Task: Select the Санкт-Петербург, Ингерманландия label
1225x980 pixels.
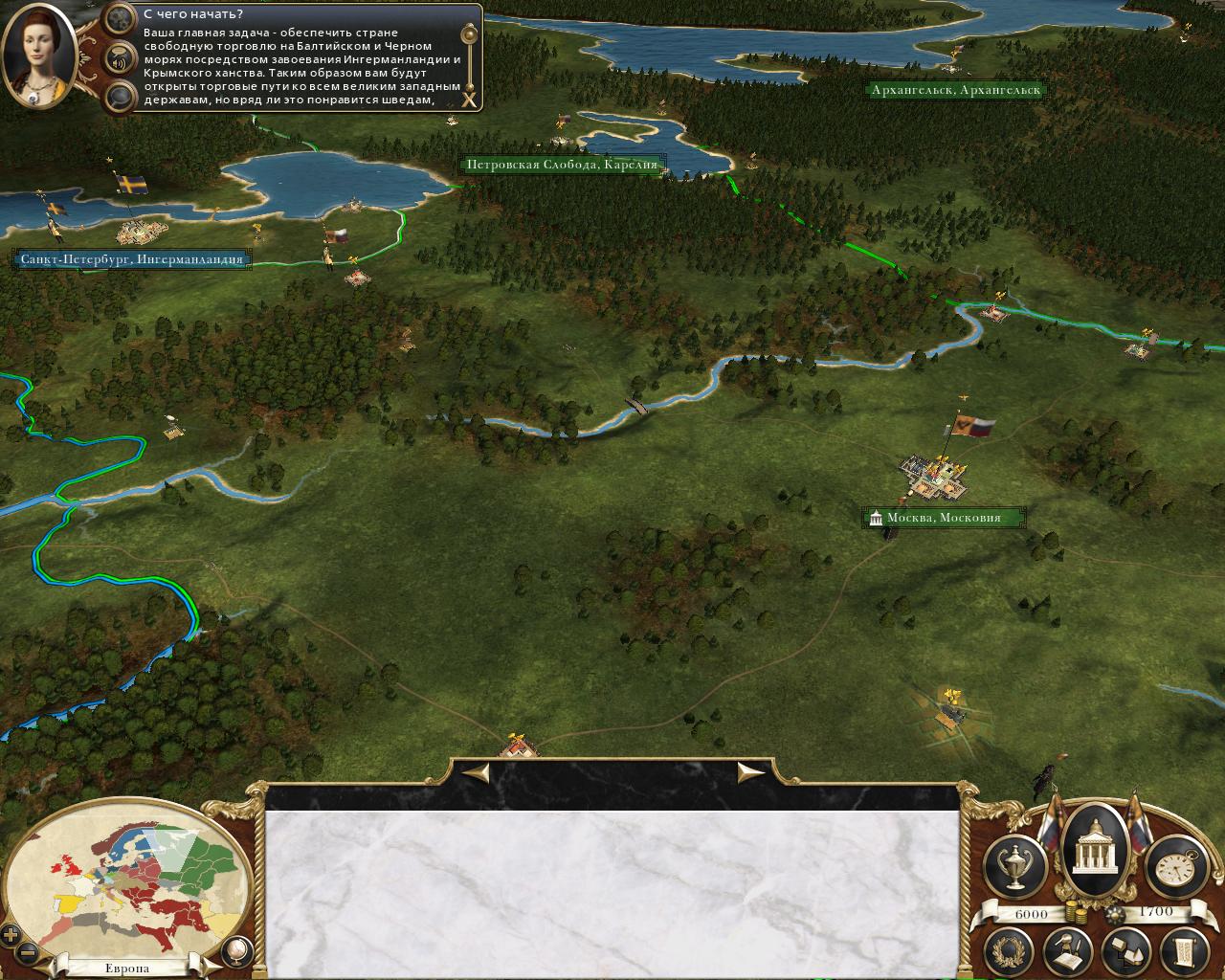Action: [x=133, y=258]
